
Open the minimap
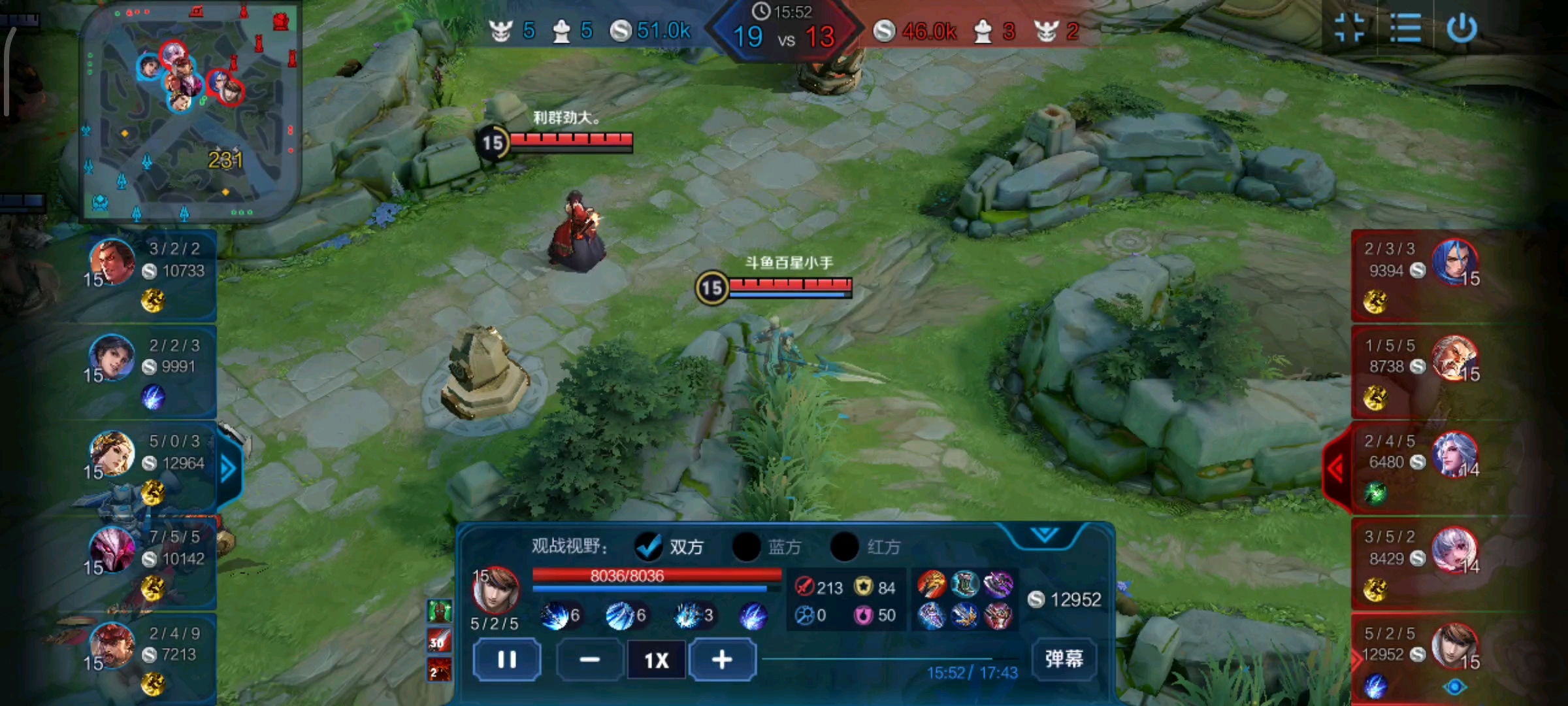click(189, 111)
